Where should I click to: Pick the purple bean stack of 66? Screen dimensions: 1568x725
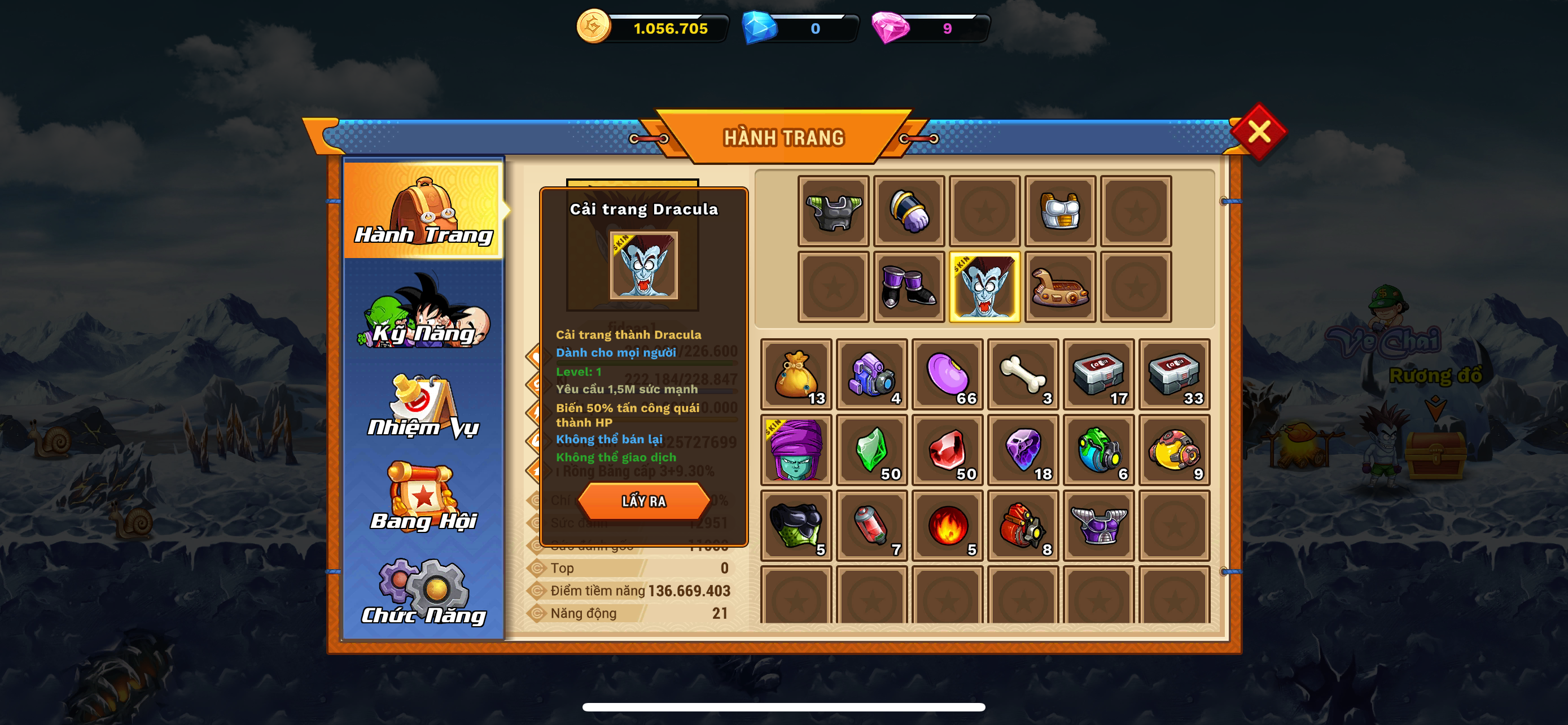coord(947,374)
